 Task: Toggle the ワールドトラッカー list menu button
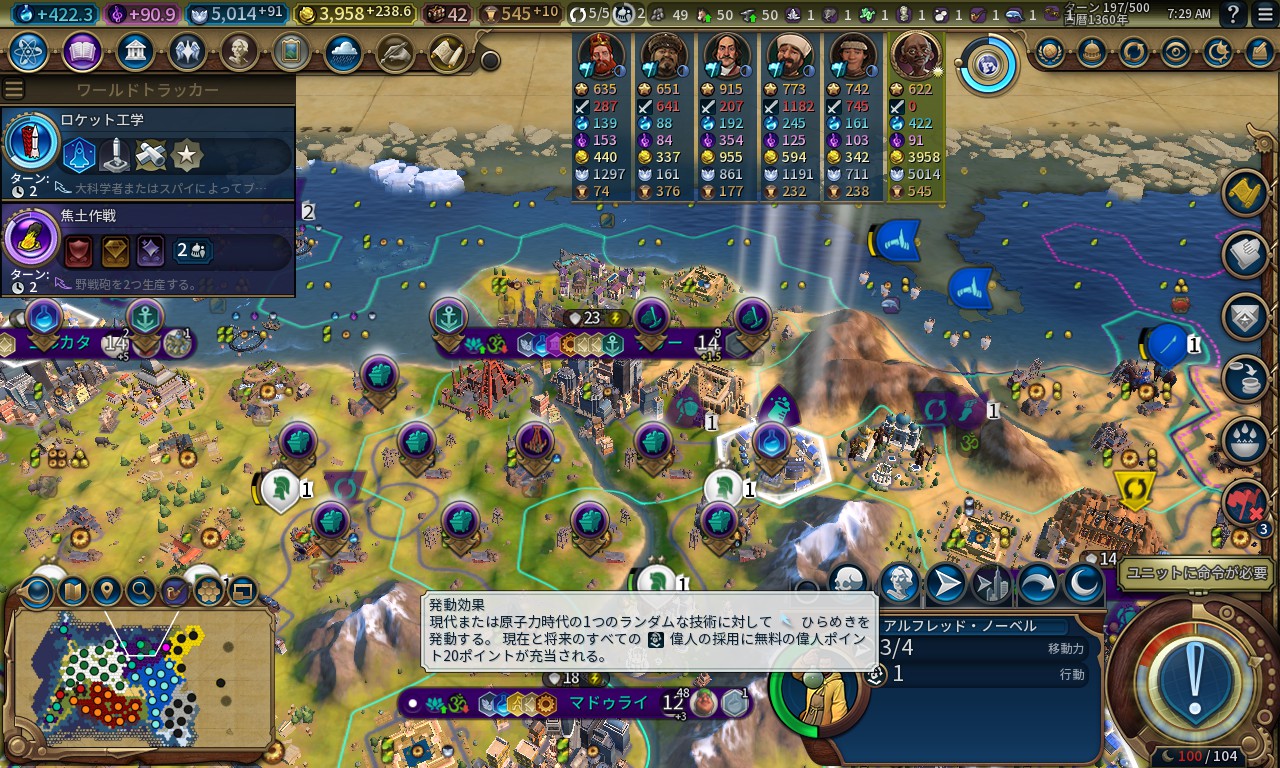point(14,90)
